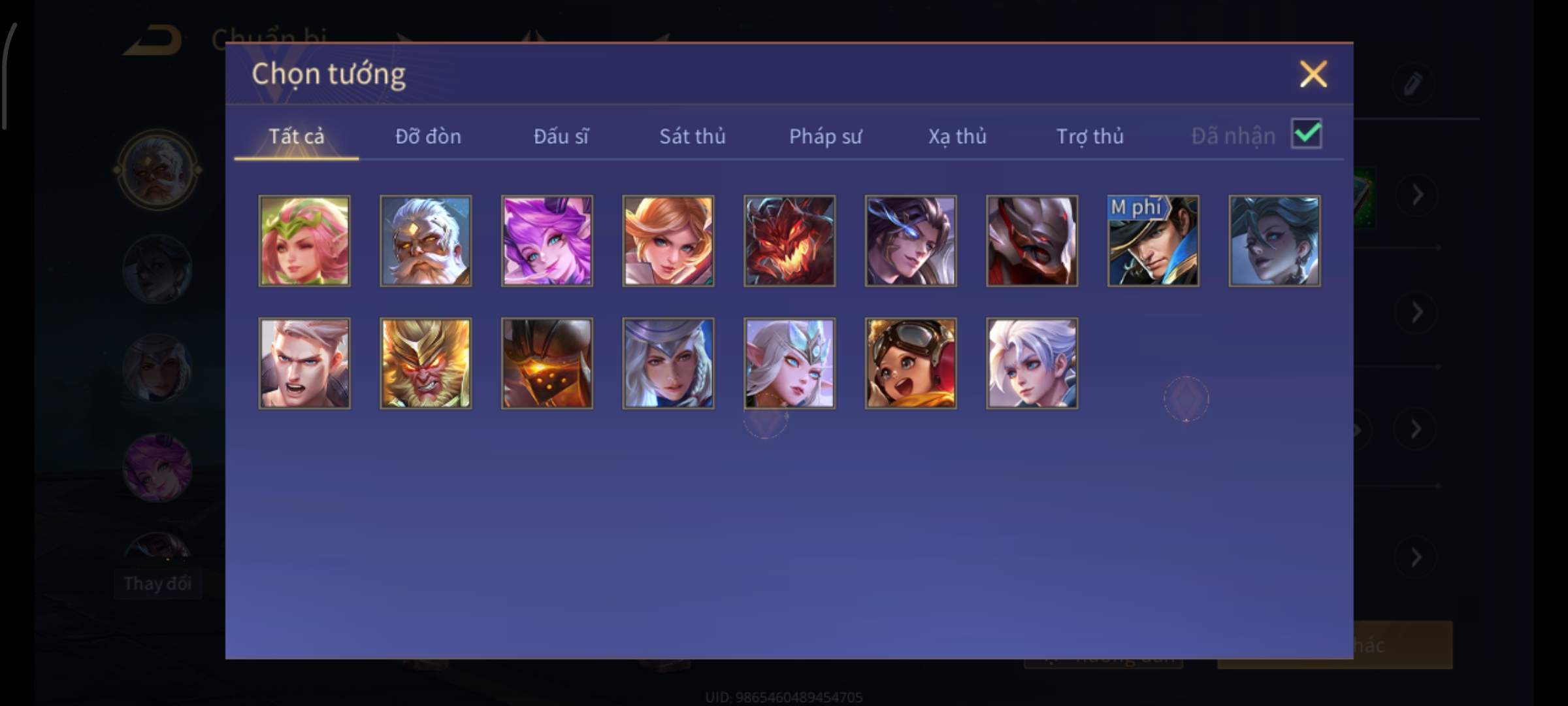Image resolution: width=1568 pixels, height=706 pixels.
Task: Close the Chọn tướng hero selection window
Action: (1313, 74)
